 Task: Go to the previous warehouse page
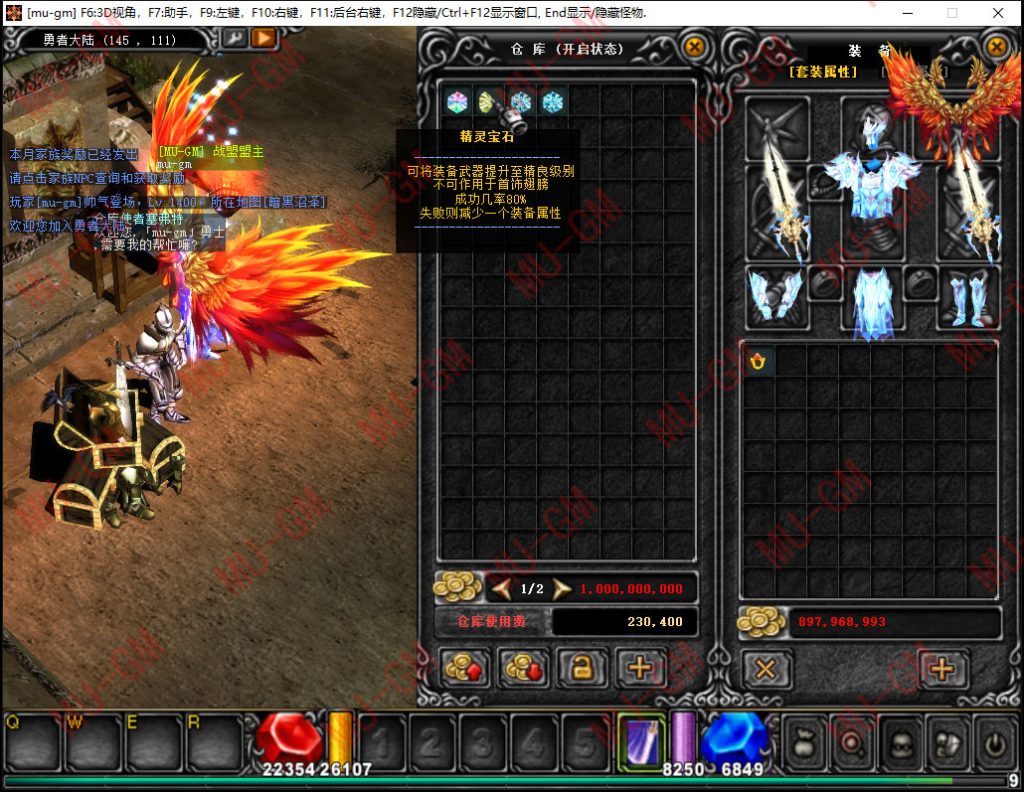click(502, 589)
